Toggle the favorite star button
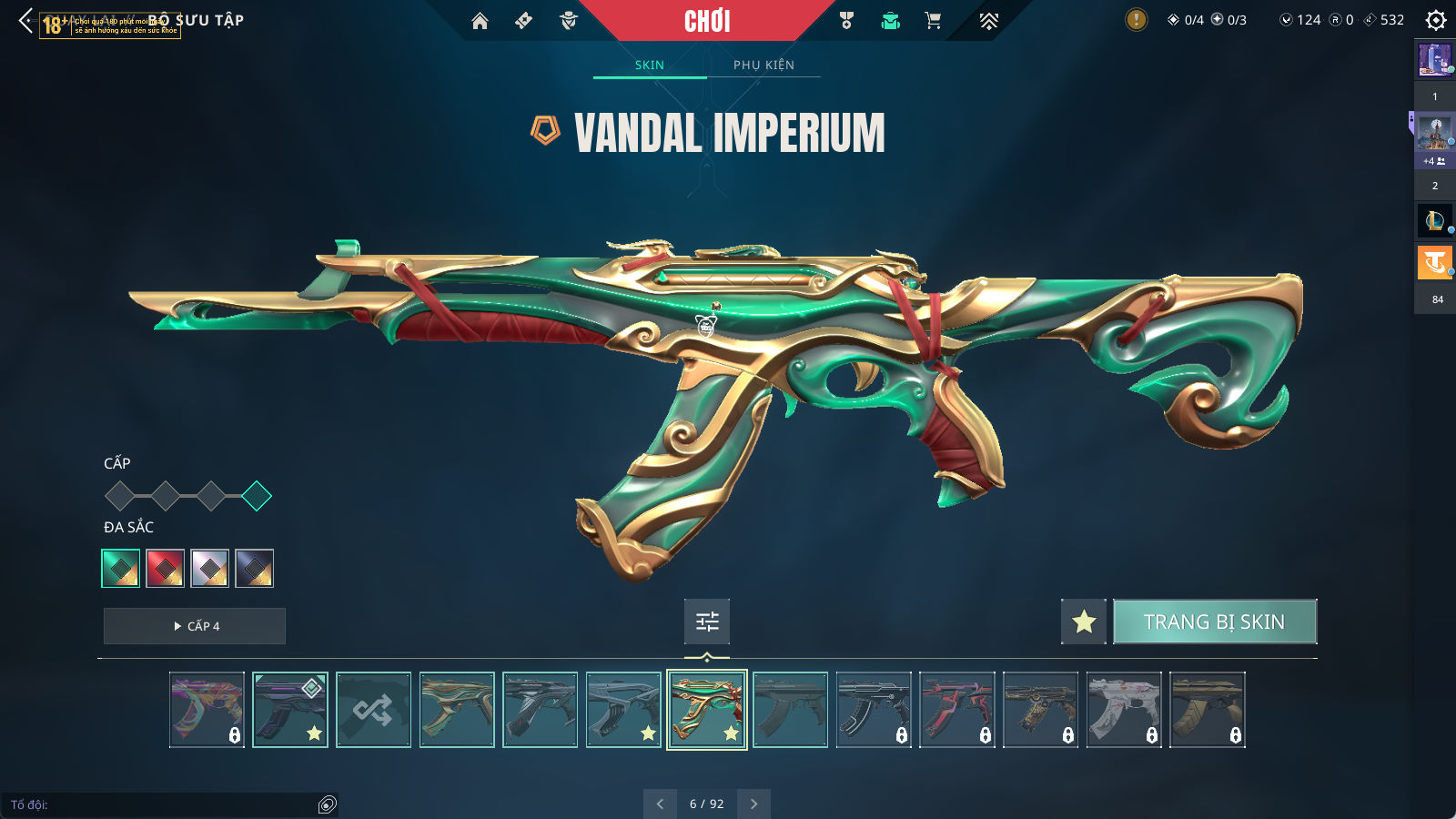This screenshot has height=819, width=1456. 1083,622
